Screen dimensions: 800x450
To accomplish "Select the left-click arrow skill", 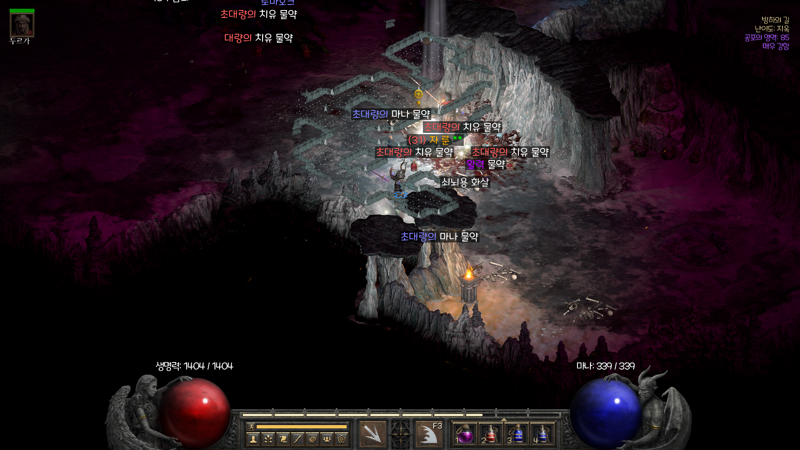I will [372, 433].
